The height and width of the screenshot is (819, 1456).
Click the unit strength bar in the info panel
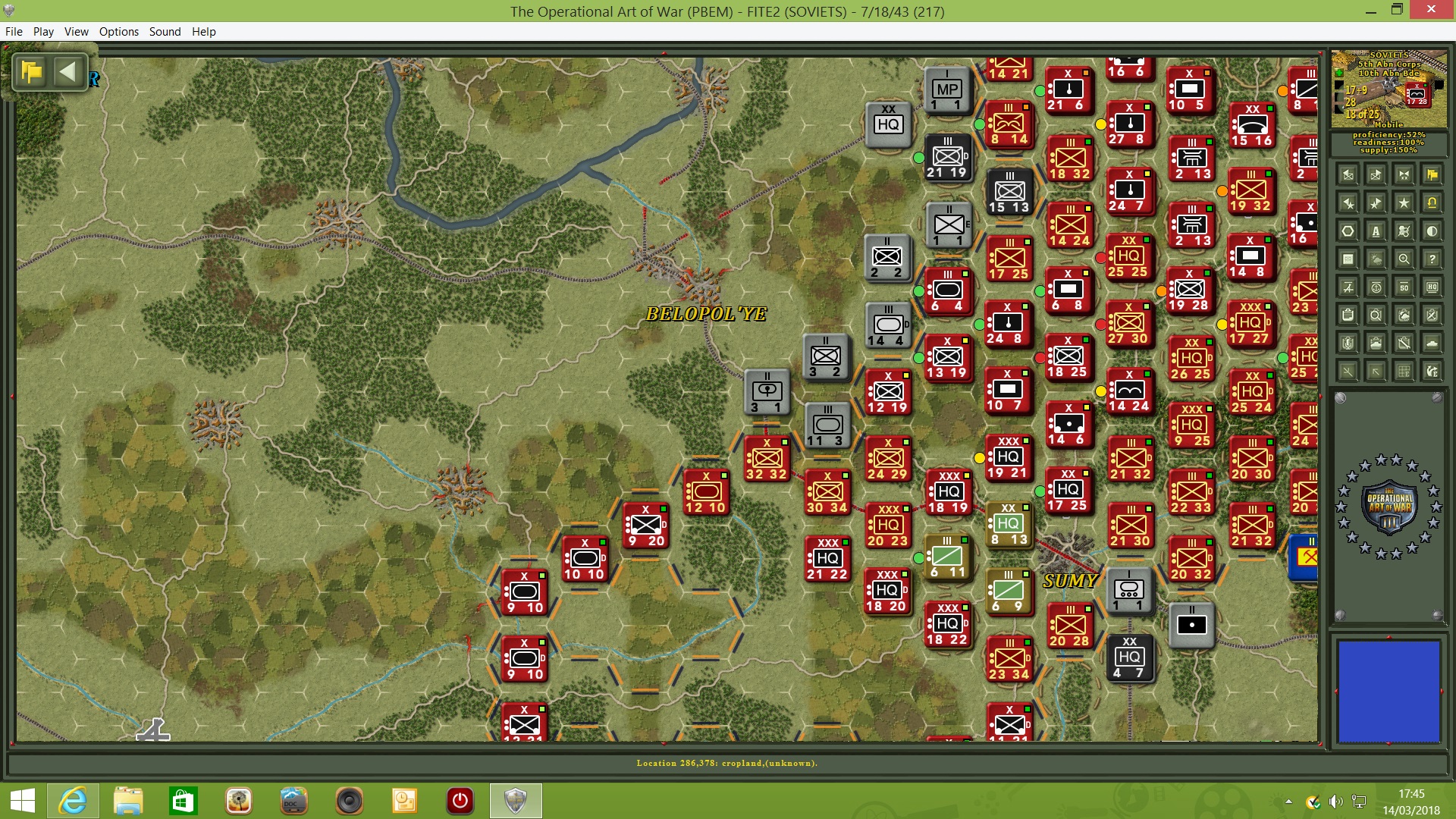coord(1338,97)
